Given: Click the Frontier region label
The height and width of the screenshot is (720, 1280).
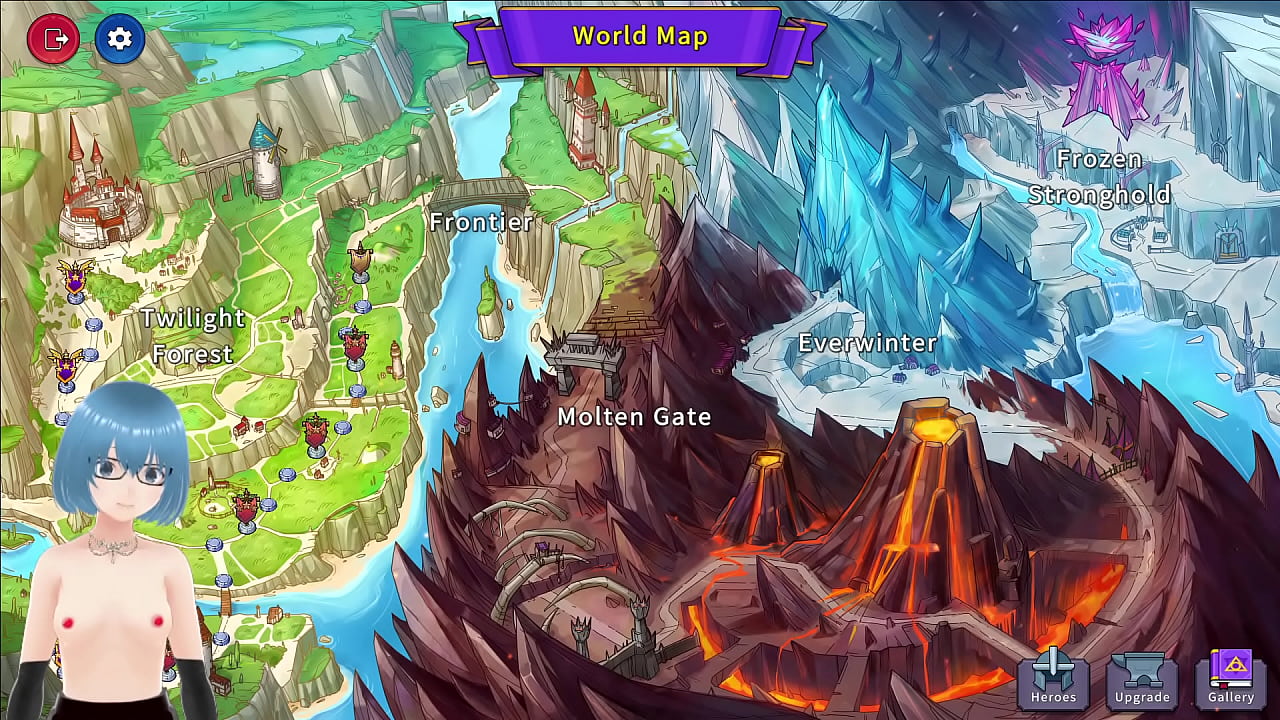Looking at the screenshot, I should 483,222.
